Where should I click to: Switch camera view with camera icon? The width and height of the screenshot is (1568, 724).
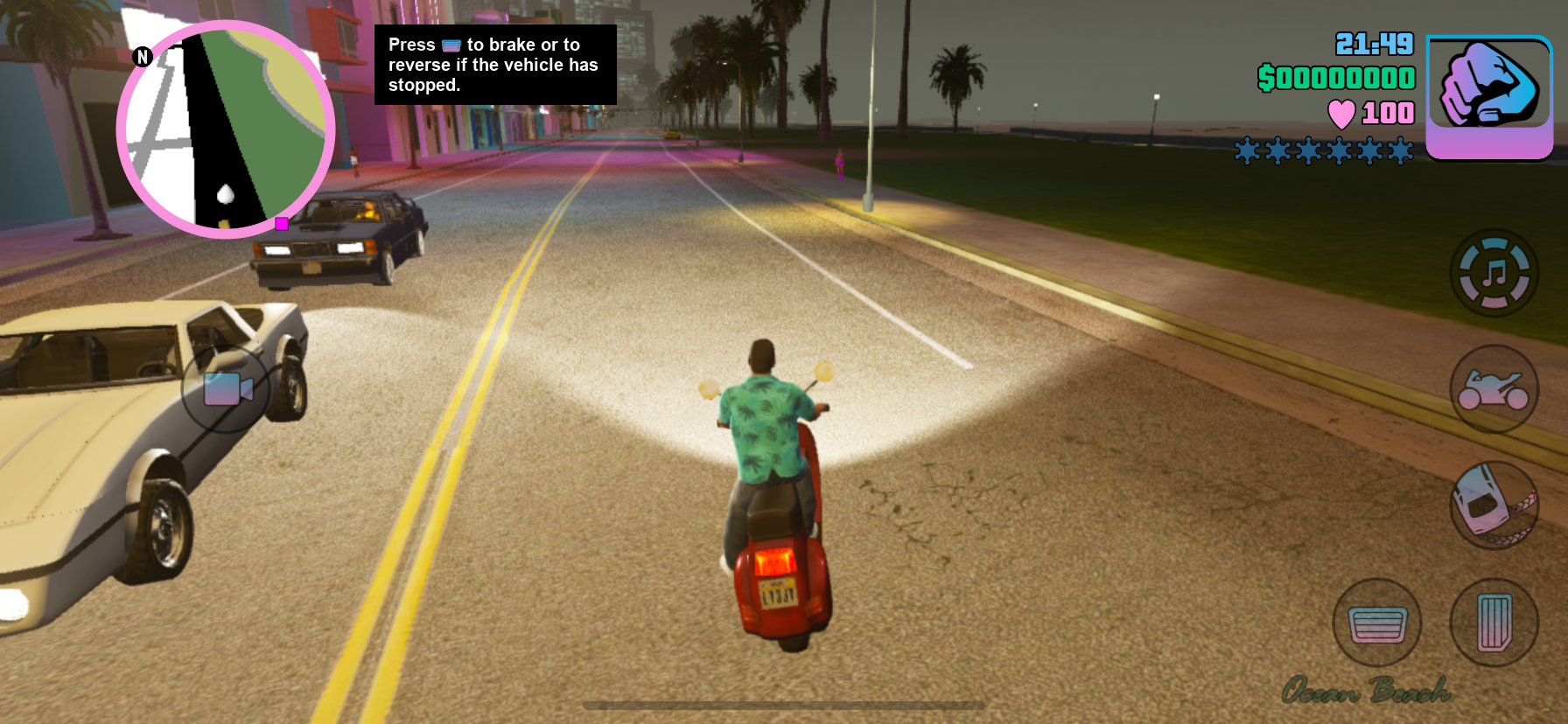click(x=227, y=389)
